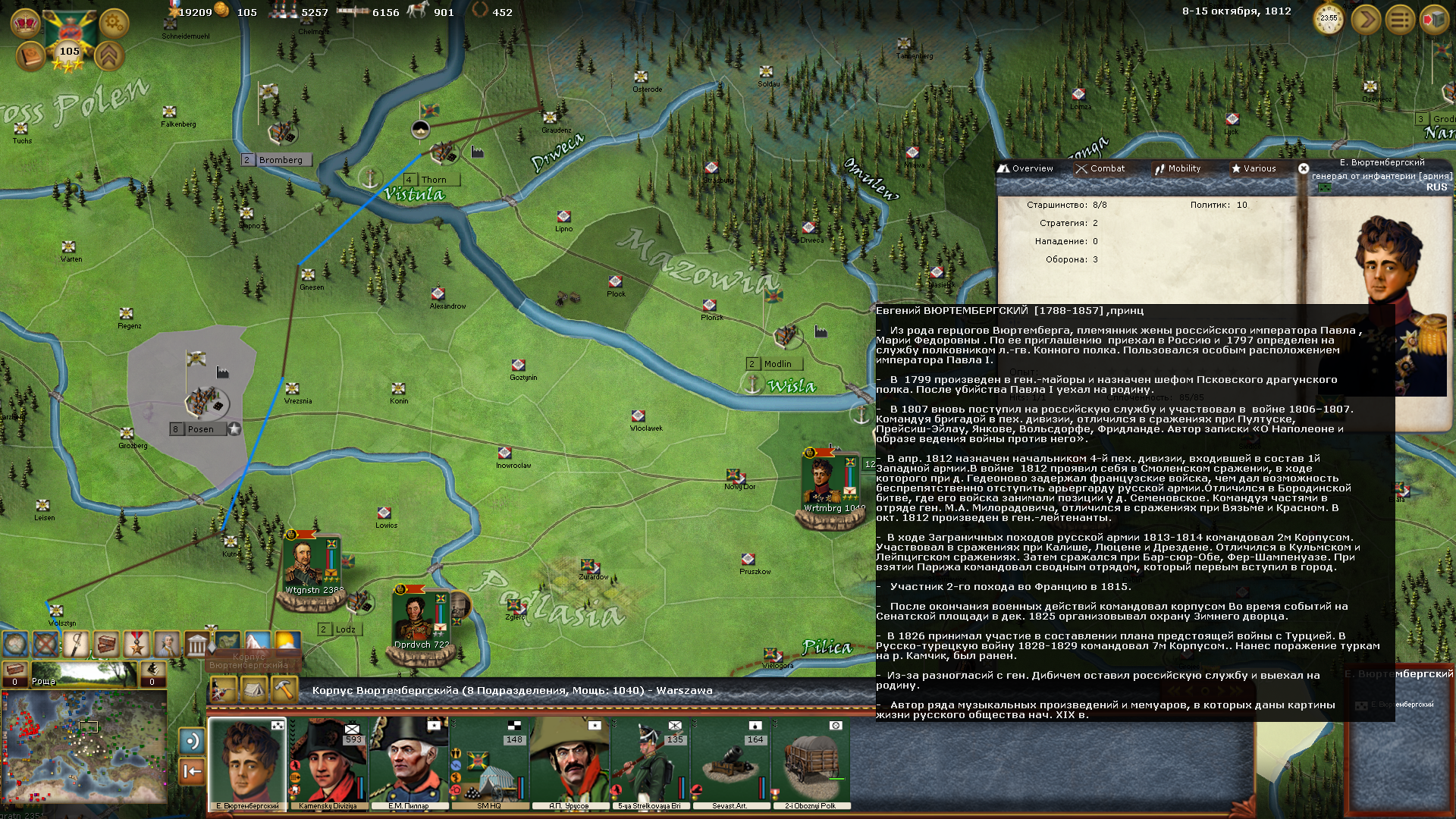Viewport: 1456px width, 819px height.
Task: Select the Wtgnstn army stack on map
Action: (312, 567)
